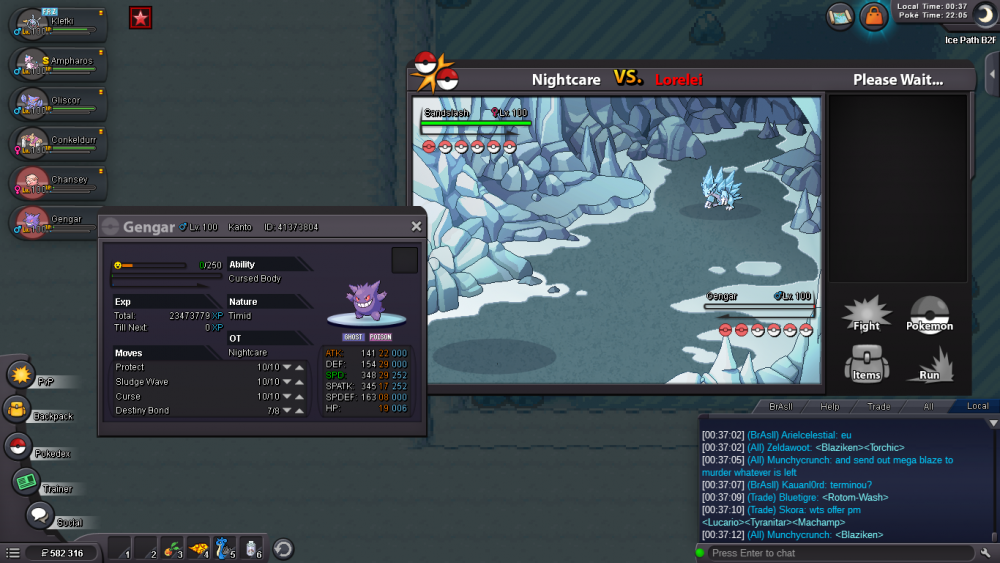Screen dimensions: 1000x563
Task: Select Ampharos in the party list
Action: 60,62
